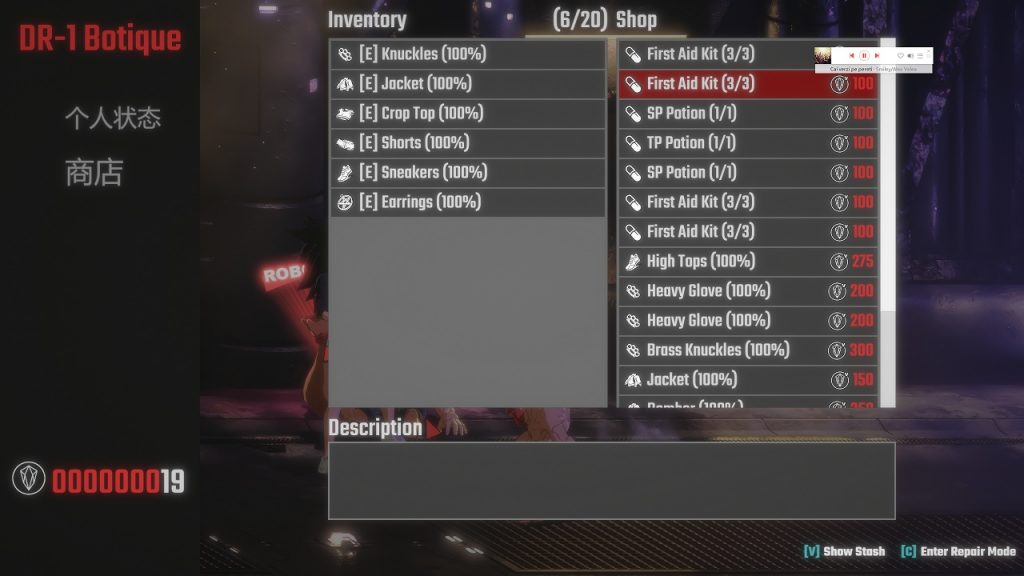Choose the equipped Crop Top item

[x=467, y=113]
